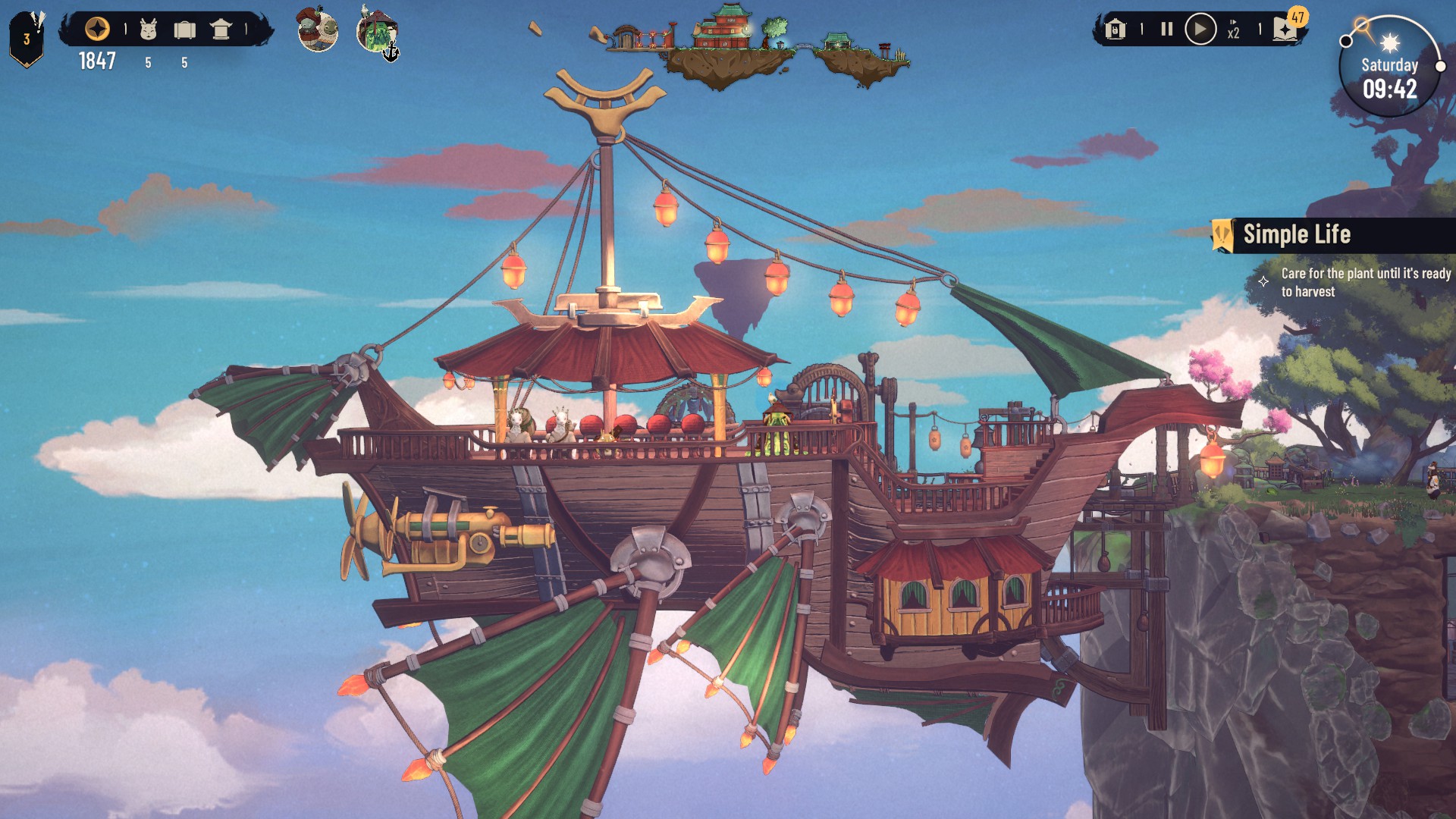
Task: Select the suitcase luggage icon
Action: [184, 30]
